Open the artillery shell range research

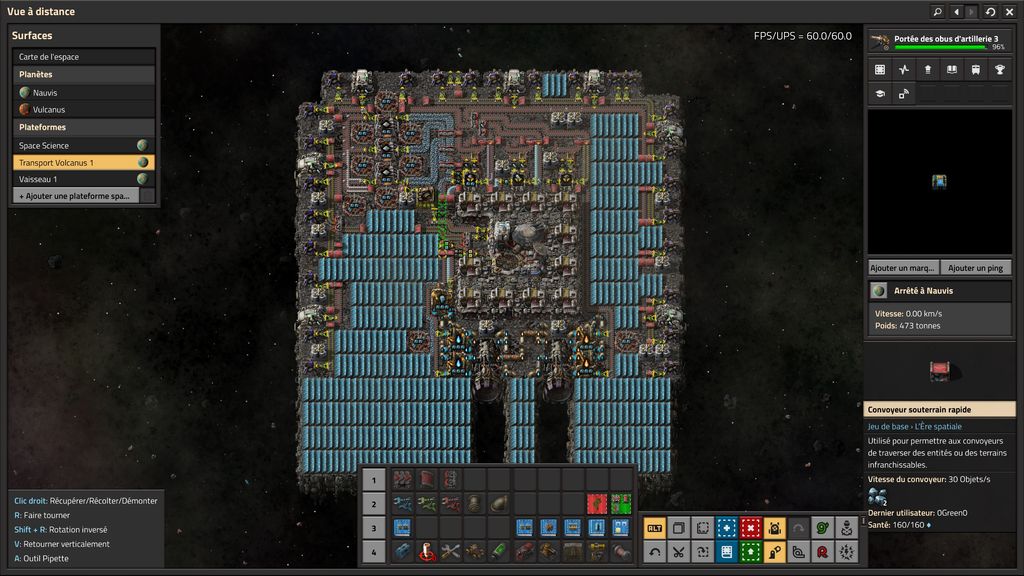[x=939, y=42]
